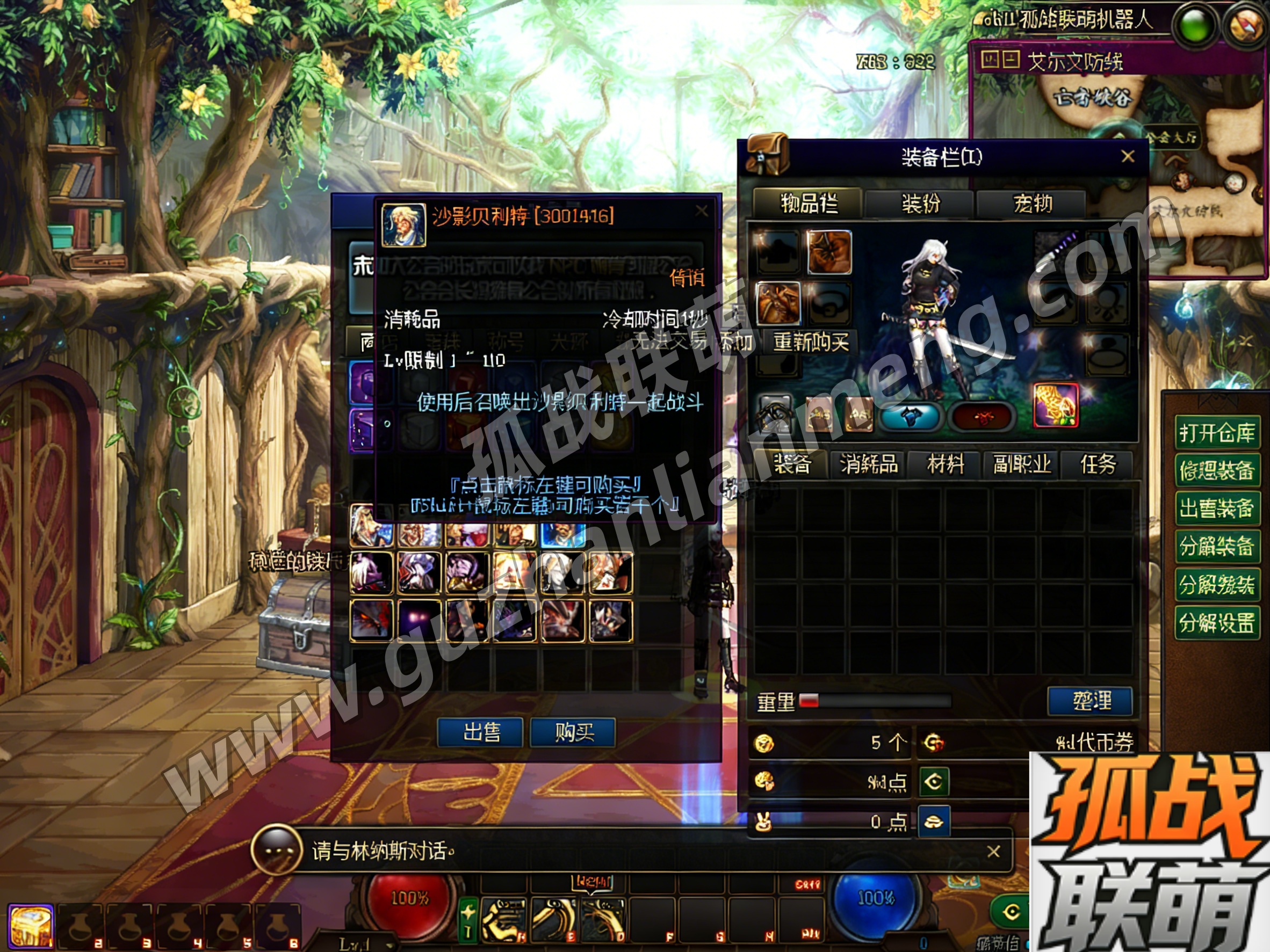Image resolution: width=1270 pixels, height=952 pixels.
Task: Open the warehouse with 打开仓库
Action: (x=1217, y=432)
